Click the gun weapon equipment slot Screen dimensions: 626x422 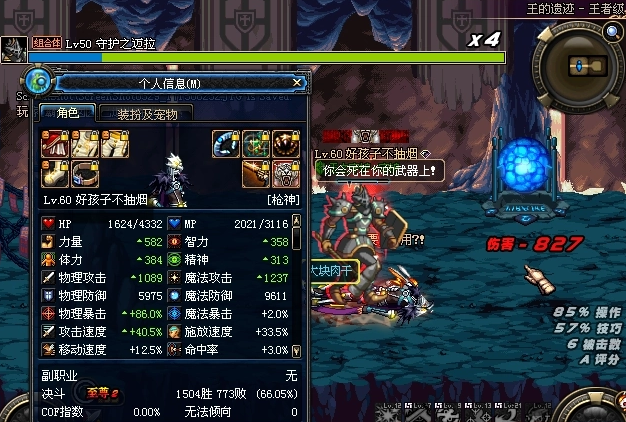(255, 173)
